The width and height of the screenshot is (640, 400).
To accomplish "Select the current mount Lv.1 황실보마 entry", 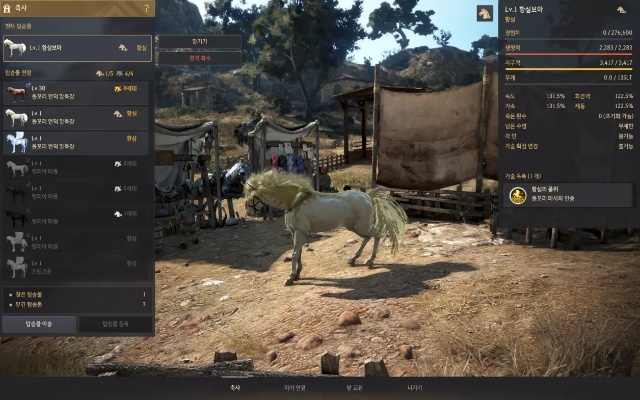I will click(x=77, y=47).
